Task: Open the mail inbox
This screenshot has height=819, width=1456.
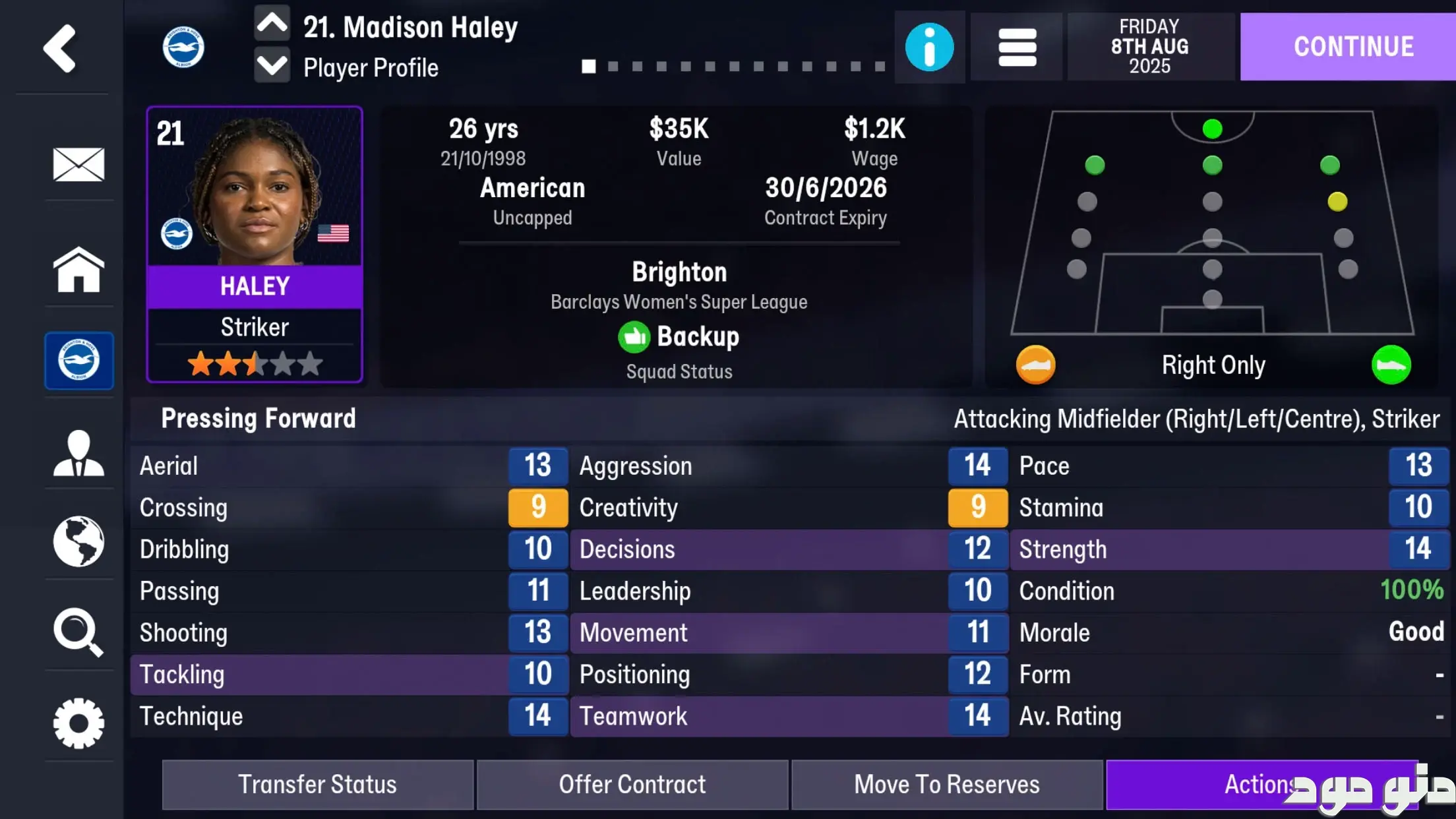Action: (78, 164)
